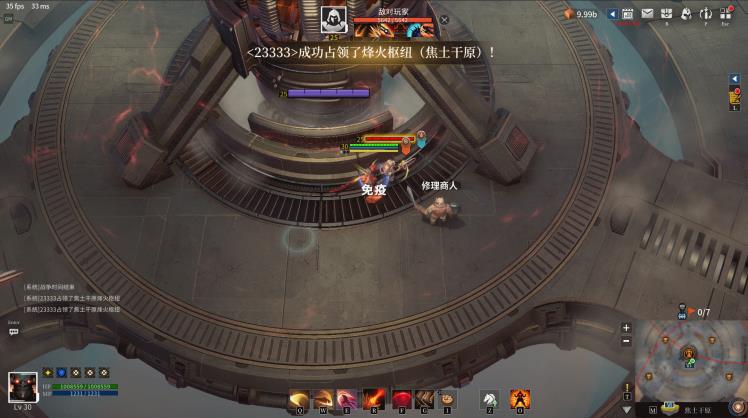Open the calendar events icon

[x=627, y=14]
